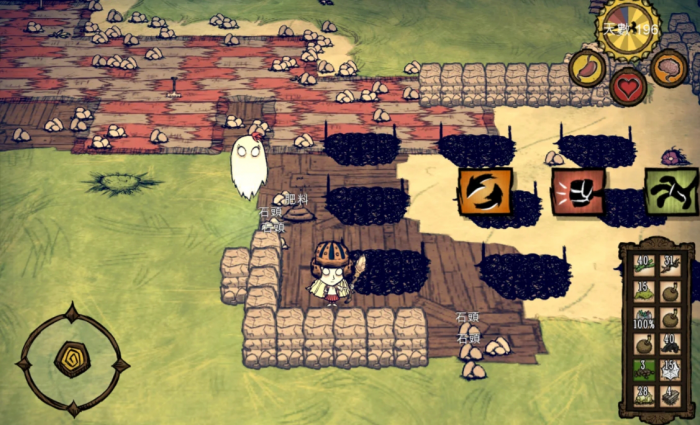Pick the inventory stack of 28
The image size is (700, 425).
point(642,396)
